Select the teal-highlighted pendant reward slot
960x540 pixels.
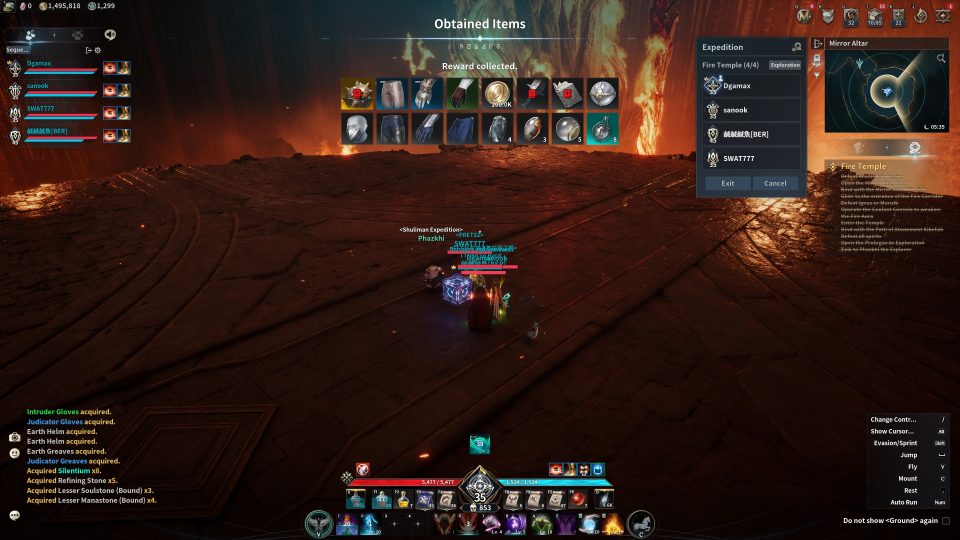point(602,128)
